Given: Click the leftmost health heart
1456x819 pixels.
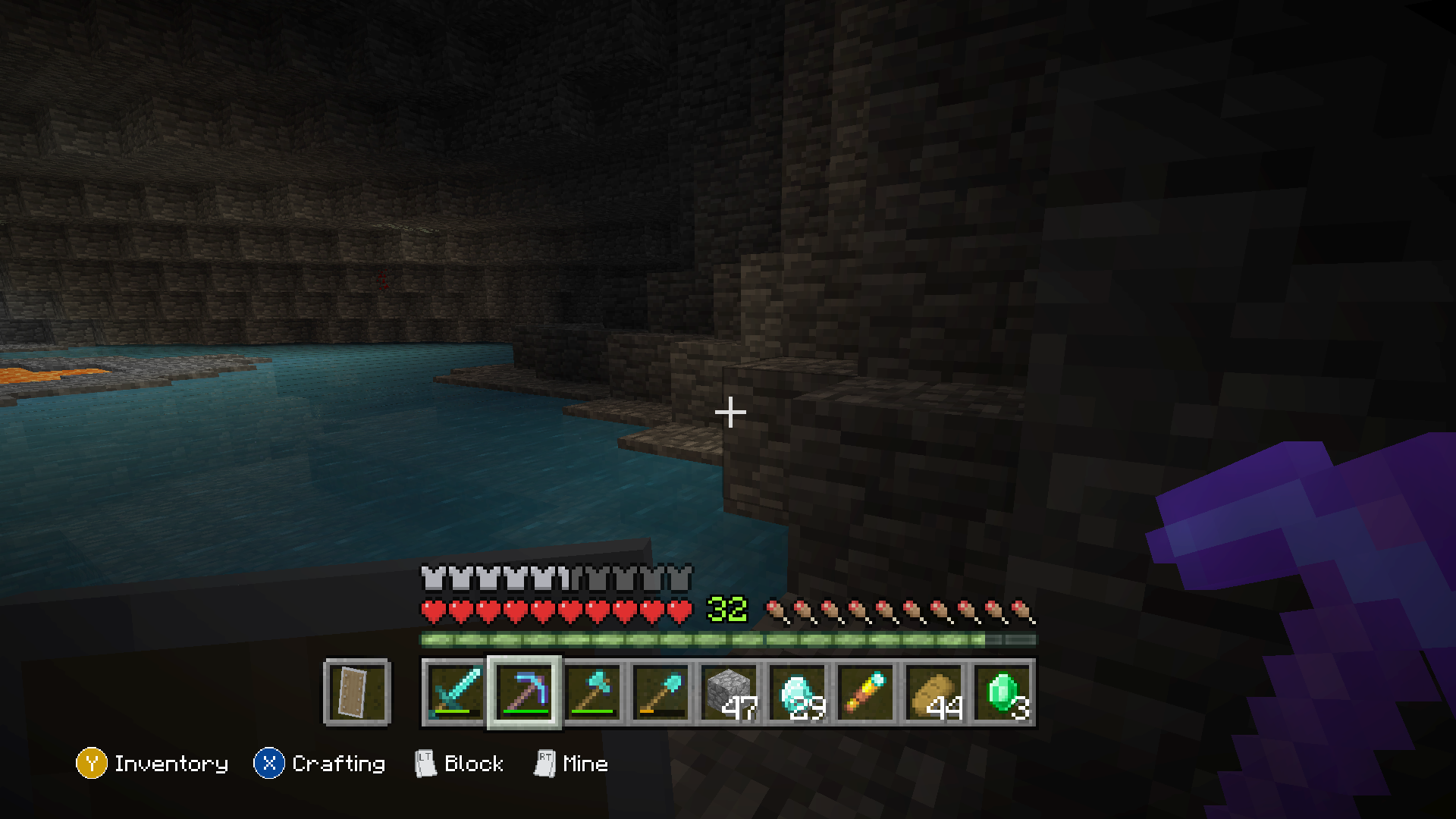Looking at the screenshot, I should coord(434,609).
